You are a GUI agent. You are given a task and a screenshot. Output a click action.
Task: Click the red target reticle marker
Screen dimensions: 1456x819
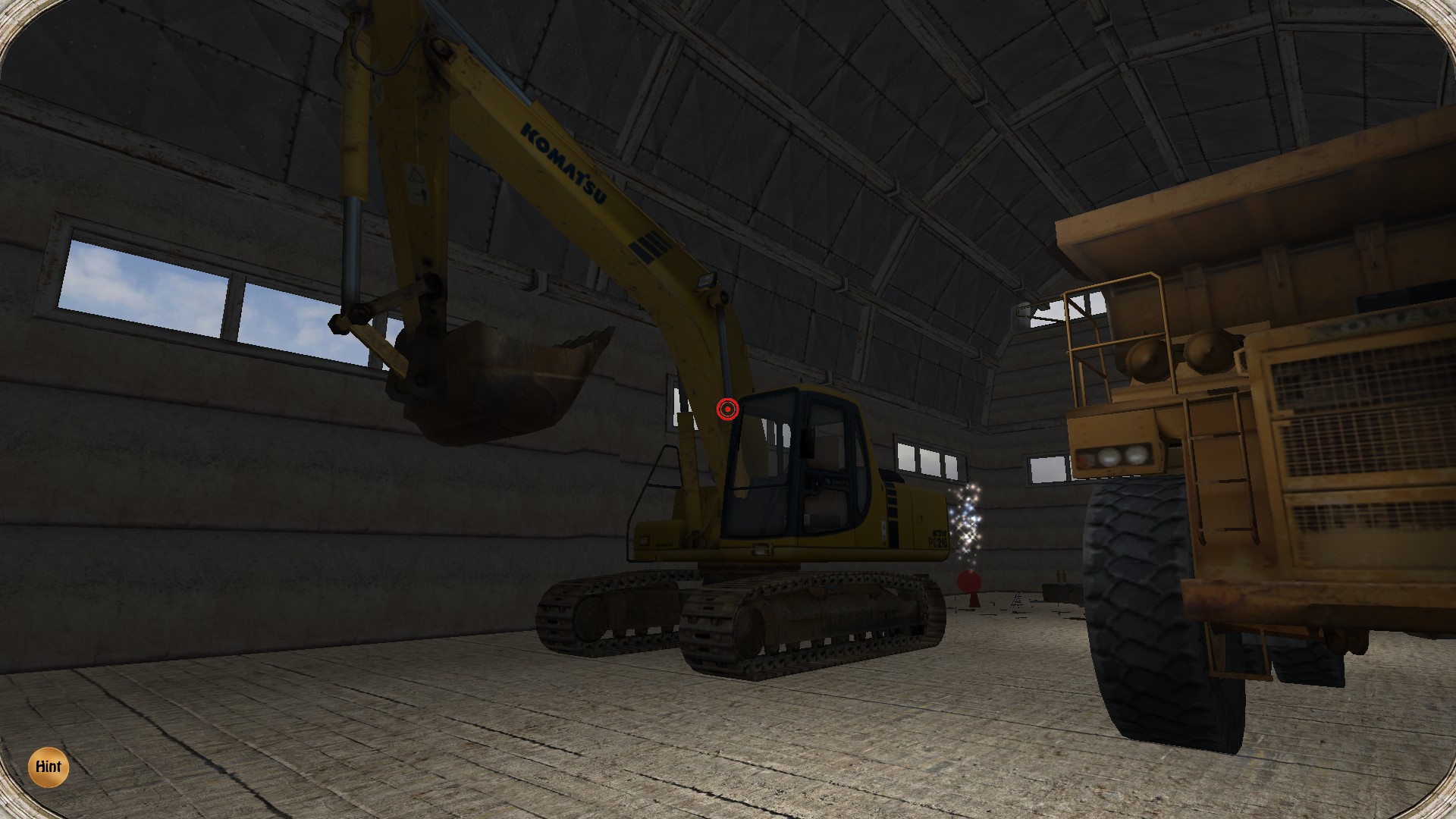pyautogui.click(x=726, y=408)
